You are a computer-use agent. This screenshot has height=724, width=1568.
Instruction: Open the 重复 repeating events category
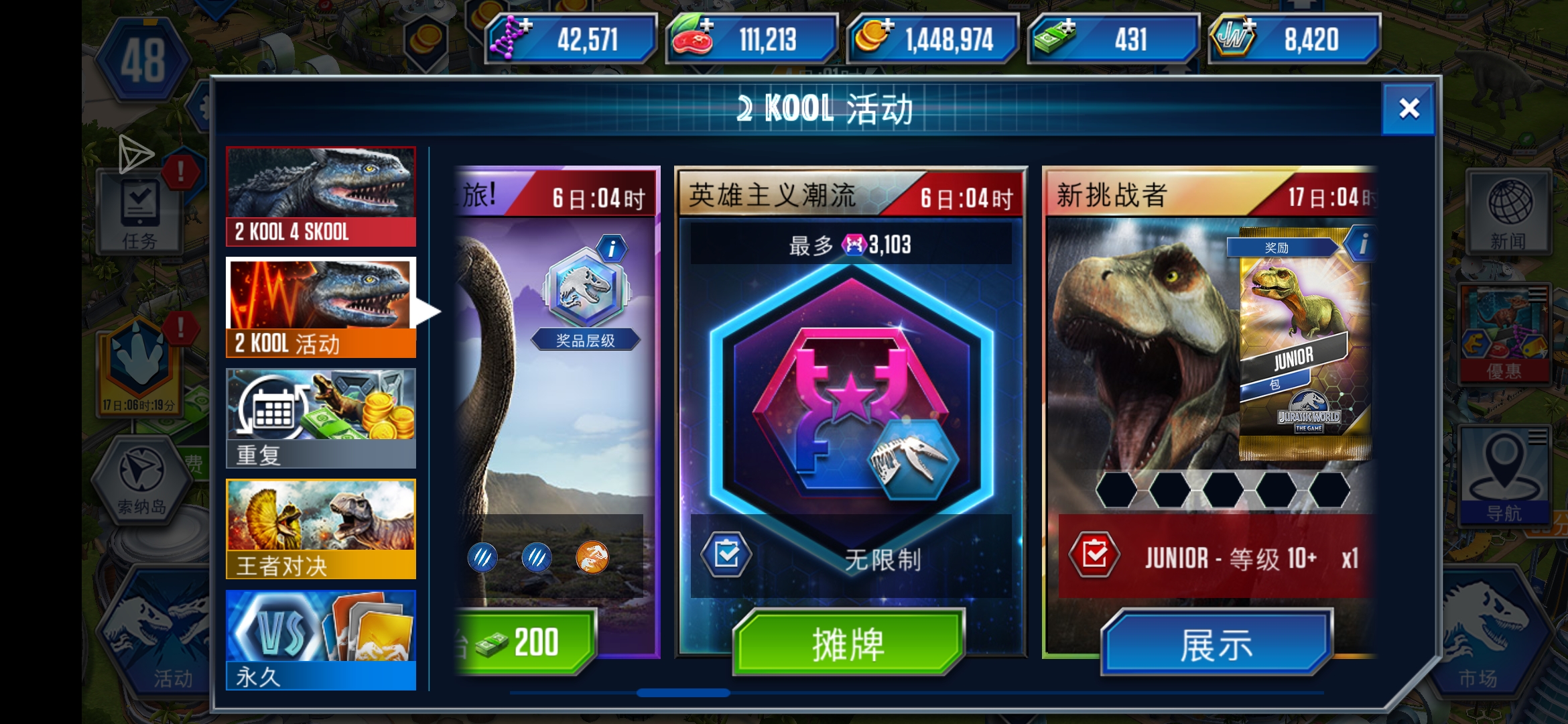(320, 416)
